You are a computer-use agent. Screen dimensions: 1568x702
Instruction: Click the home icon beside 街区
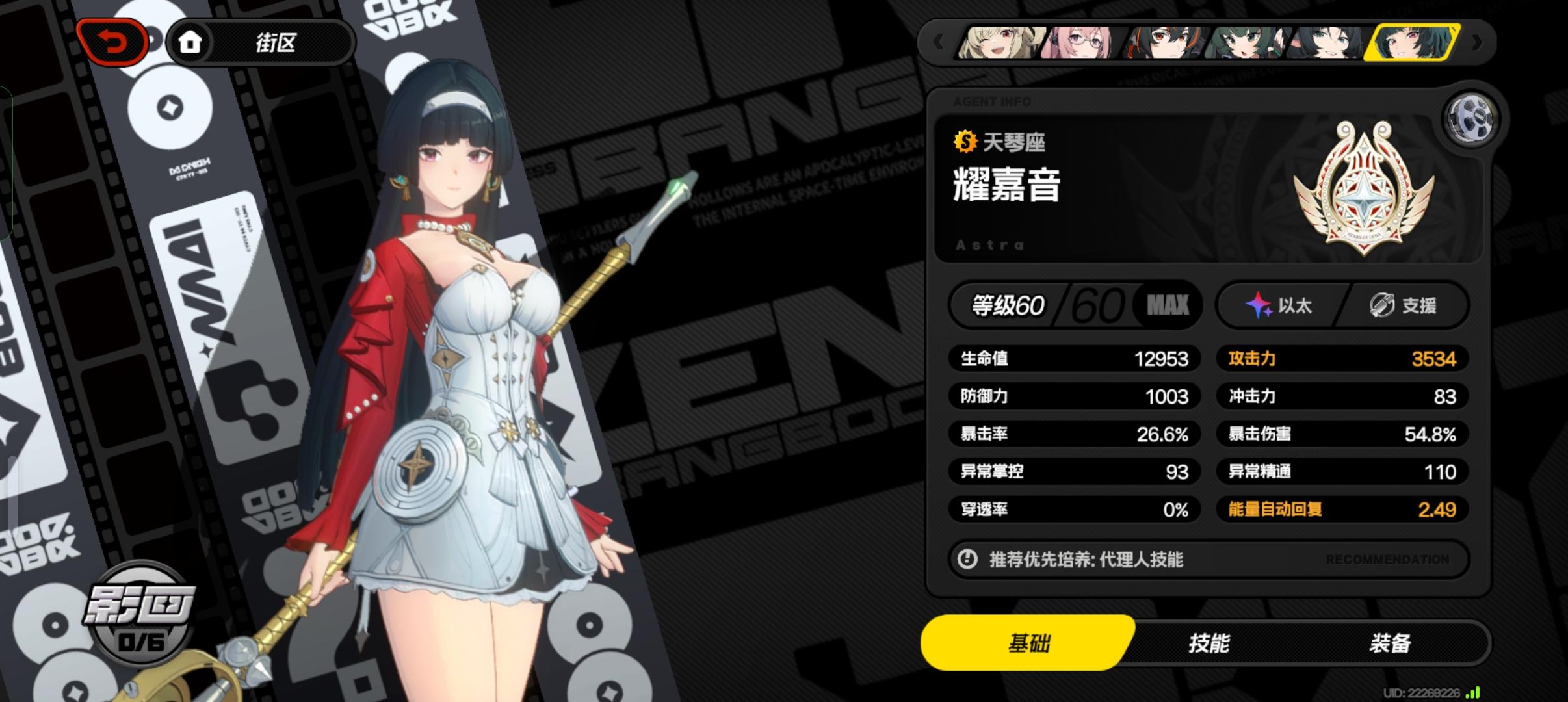tap(190, 41)
